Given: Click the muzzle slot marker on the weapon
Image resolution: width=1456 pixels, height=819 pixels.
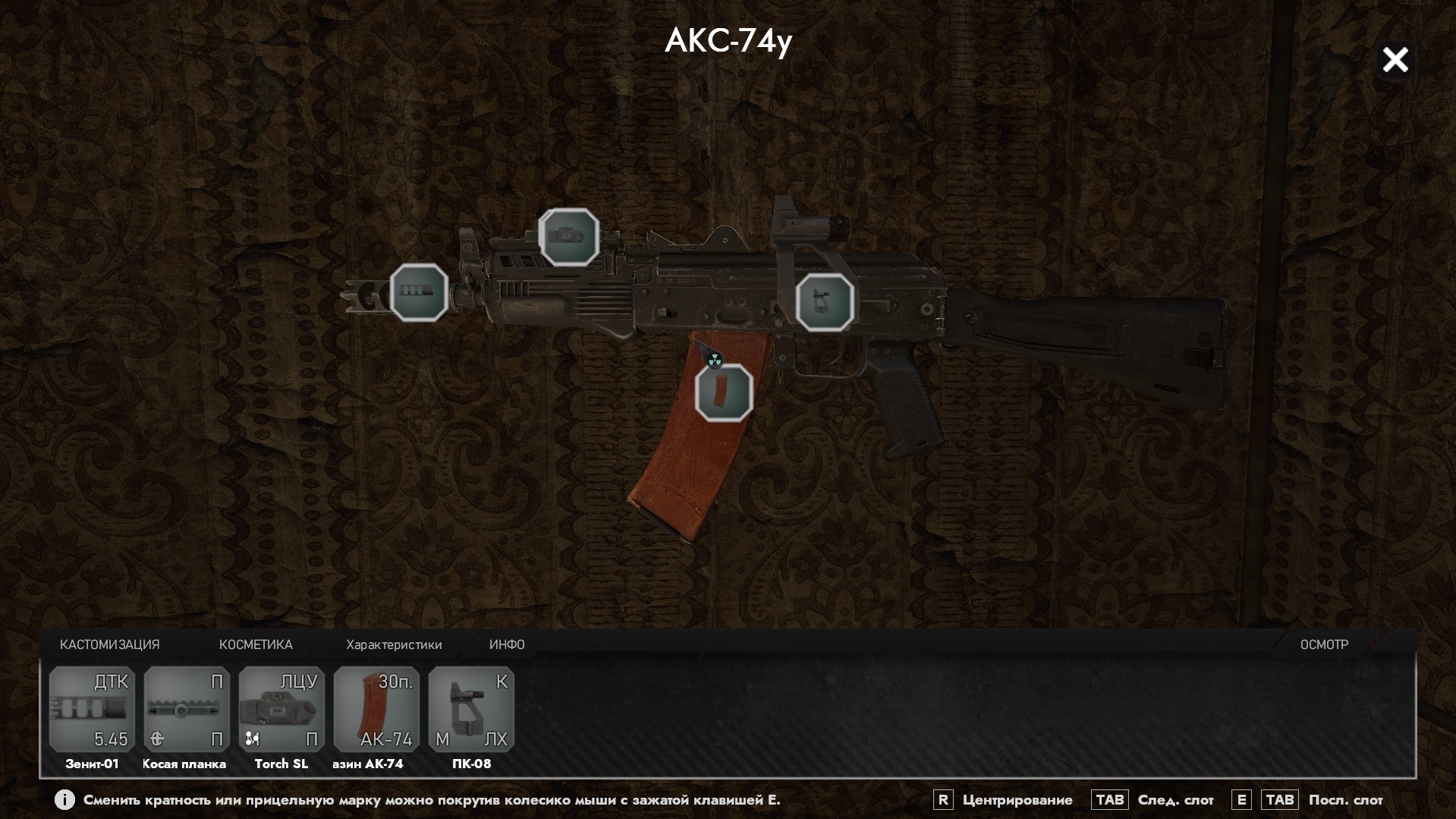Looking at the screenshot, I should pos(419,292).
